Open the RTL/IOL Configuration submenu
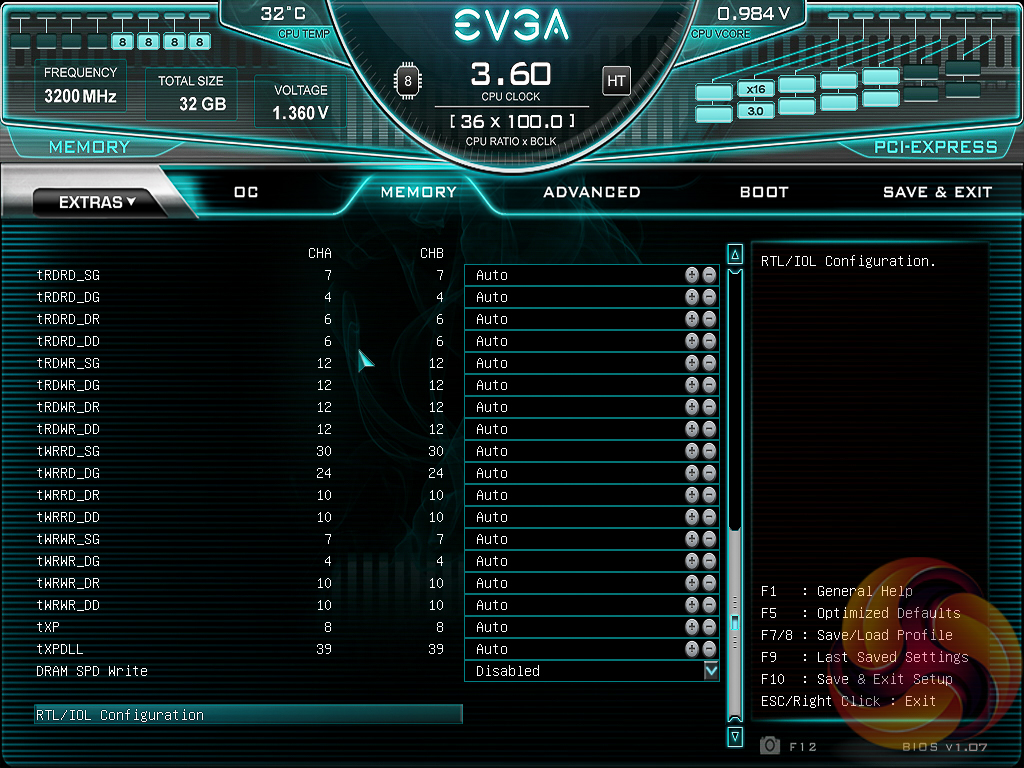The height and width of the screenshot is (768, 1024). [x=248, y=715]
